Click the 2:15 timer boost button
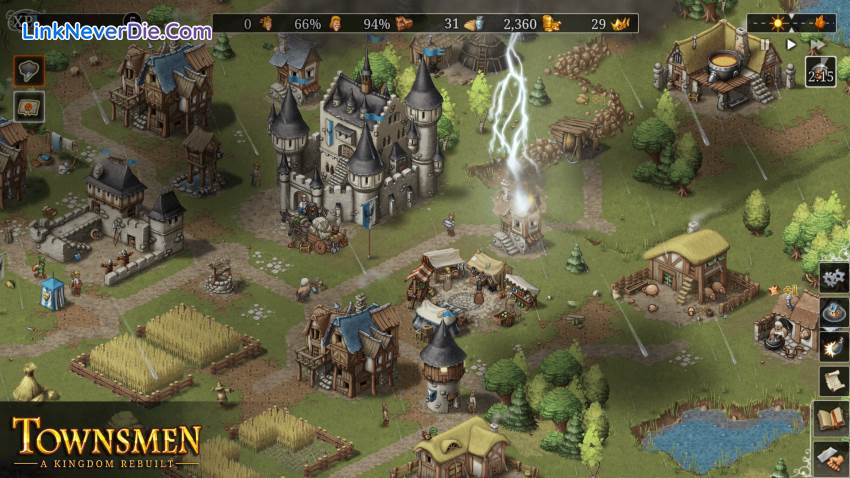This screenshot has width=850, height=478. click(x=820, y=72)
